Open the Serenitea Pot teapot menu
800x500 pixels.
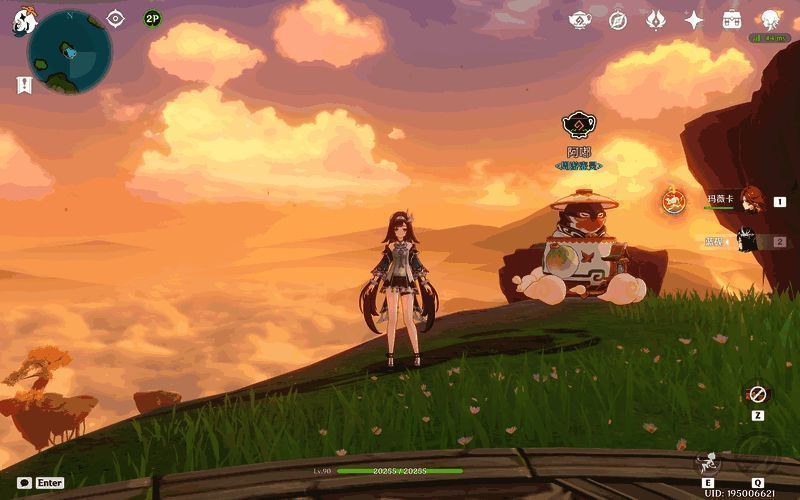(x=580, y=20)
